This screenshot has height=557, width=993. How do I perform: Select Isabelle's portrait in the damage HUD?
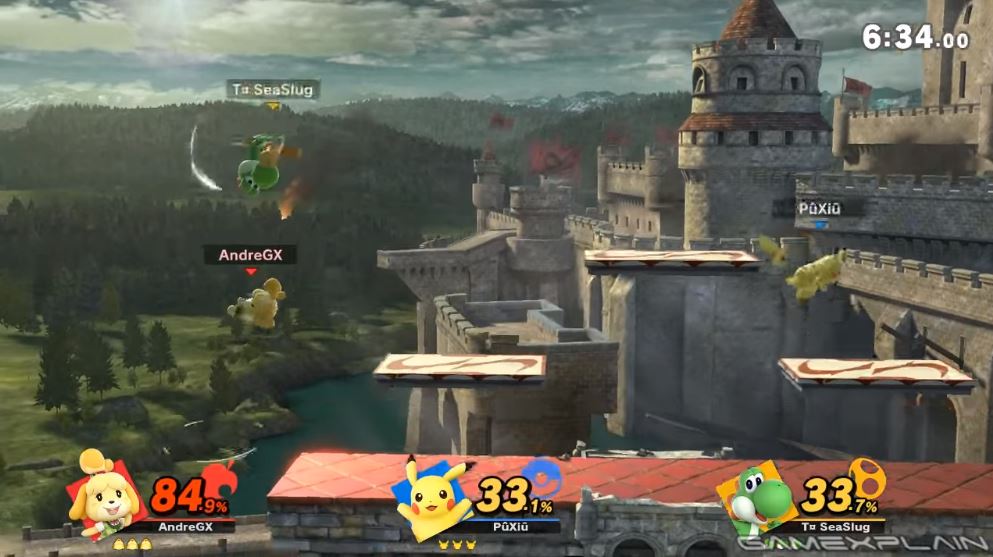(x=103, y=492)
